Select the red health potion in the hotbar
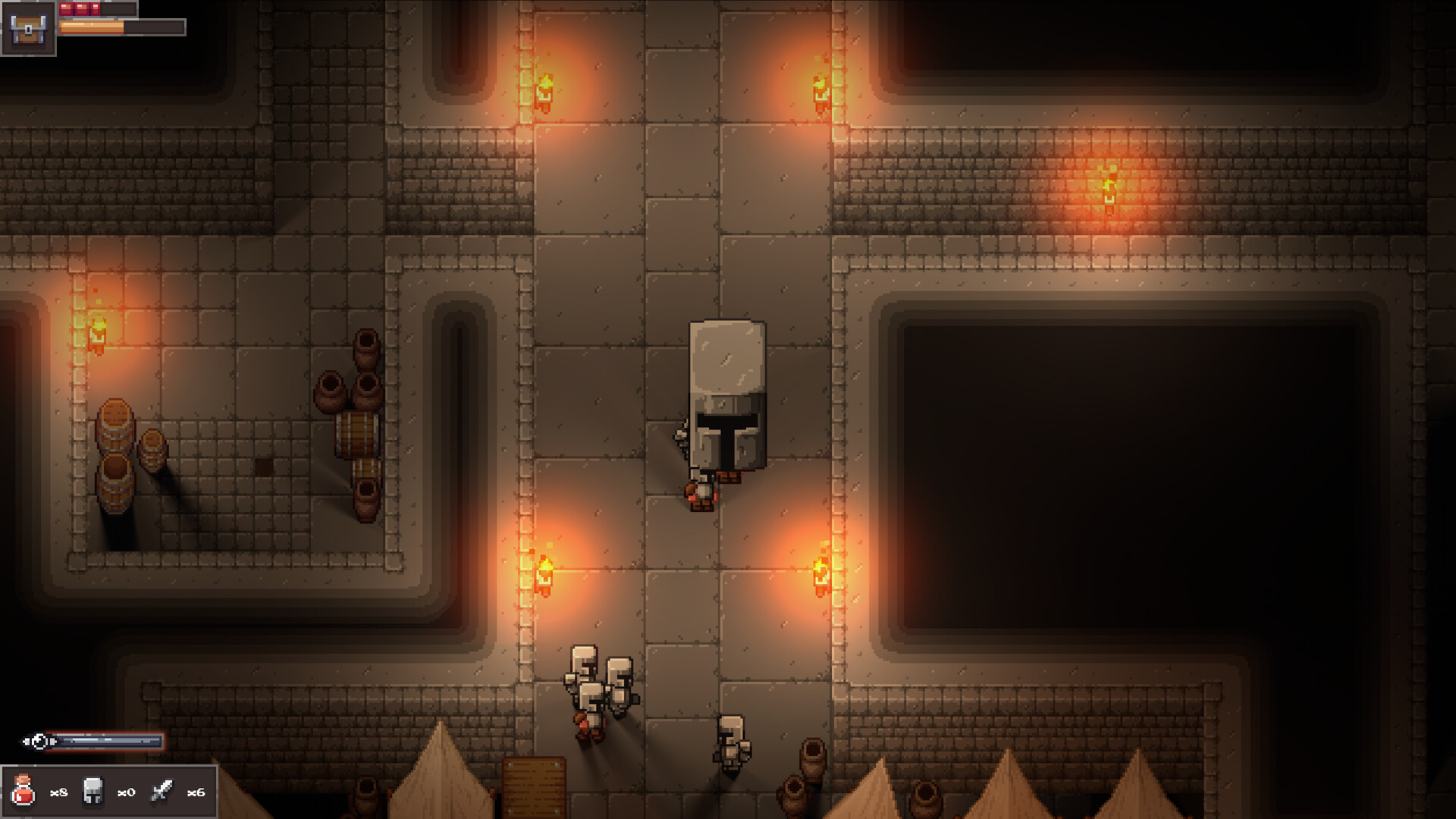The image size is (1456, 819). (24, 791)
